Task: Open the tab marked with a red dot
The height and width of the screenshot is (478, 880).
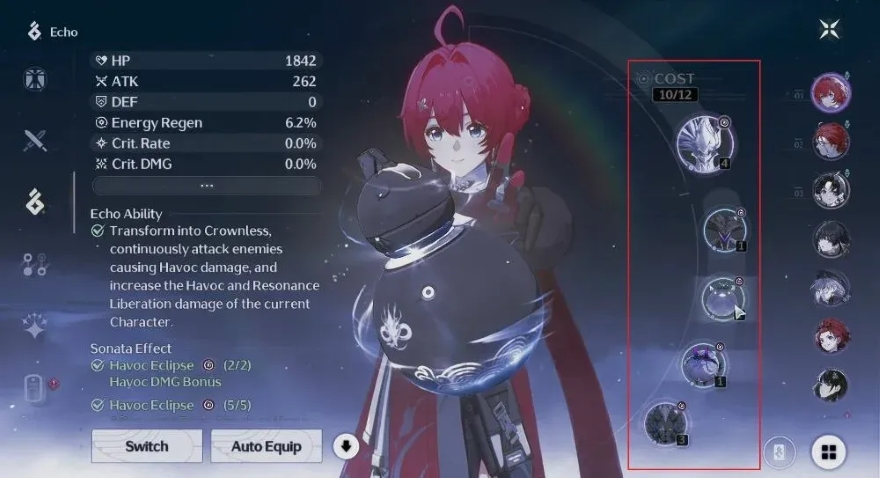Action: (x=35, y=388)
